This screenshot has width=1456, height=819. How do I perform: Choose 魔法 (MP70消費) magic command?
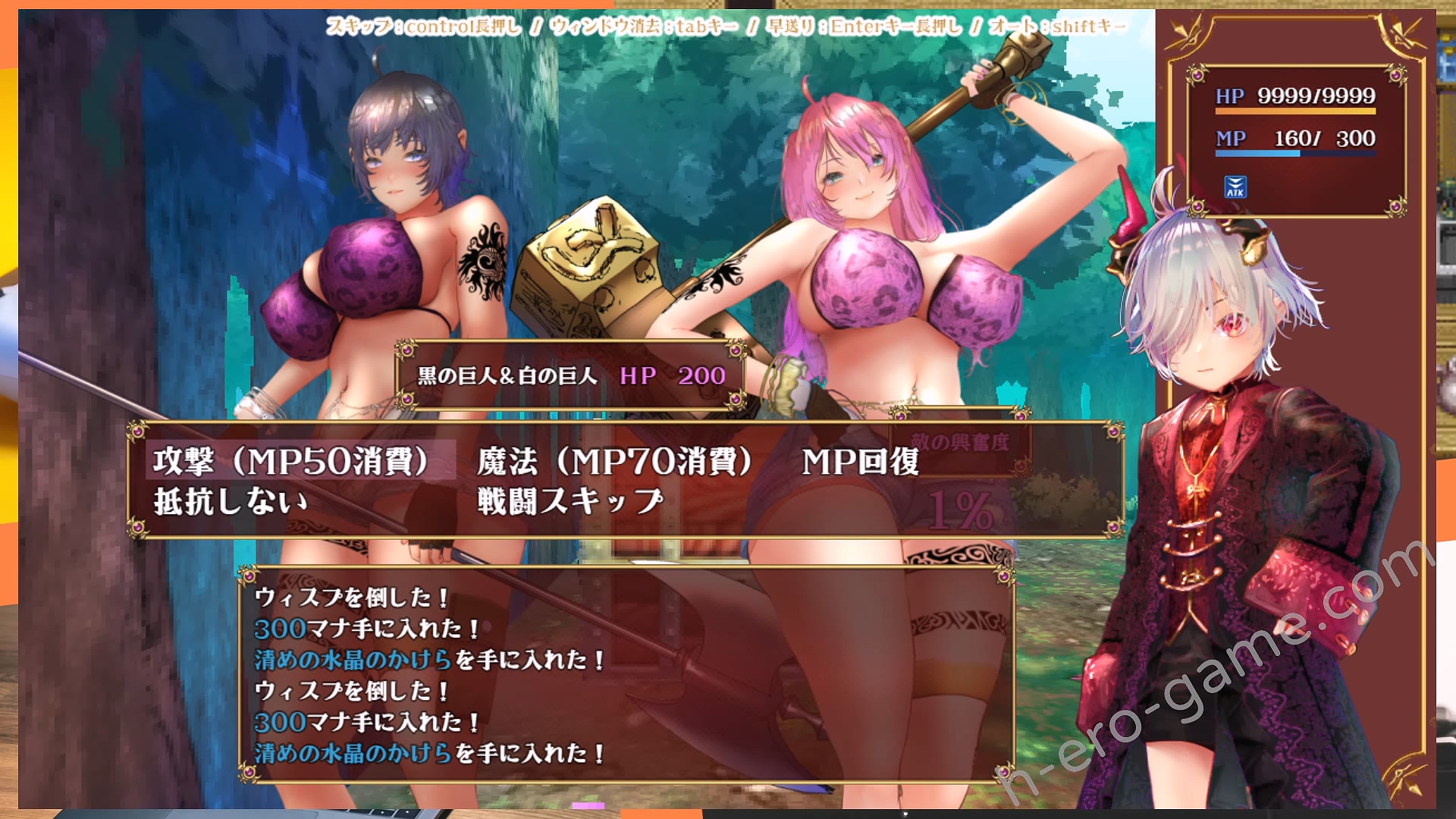point(614,460)
